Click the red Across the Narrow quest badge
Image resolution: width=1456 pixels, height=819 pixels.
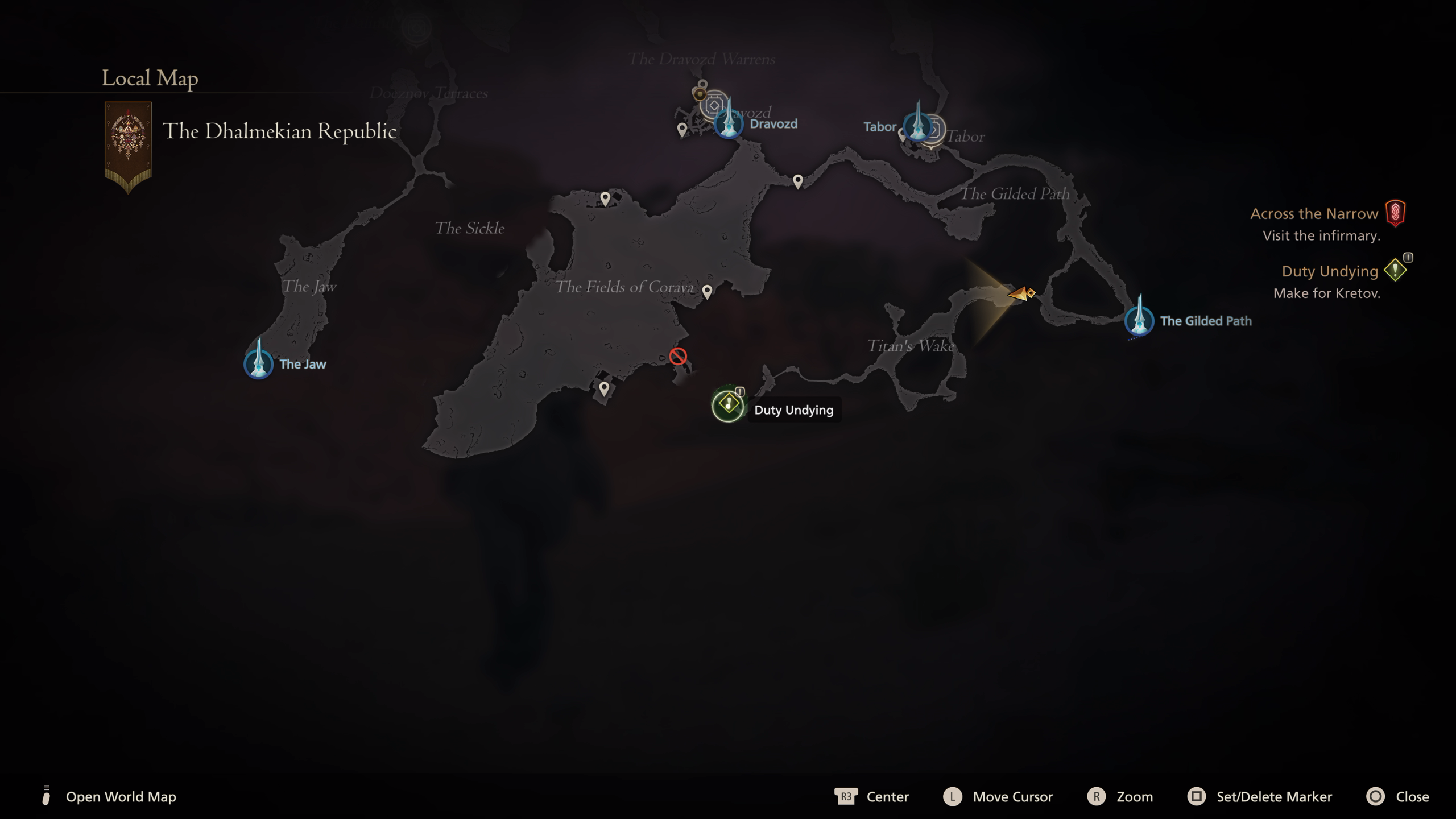(x=1396, y=213)
